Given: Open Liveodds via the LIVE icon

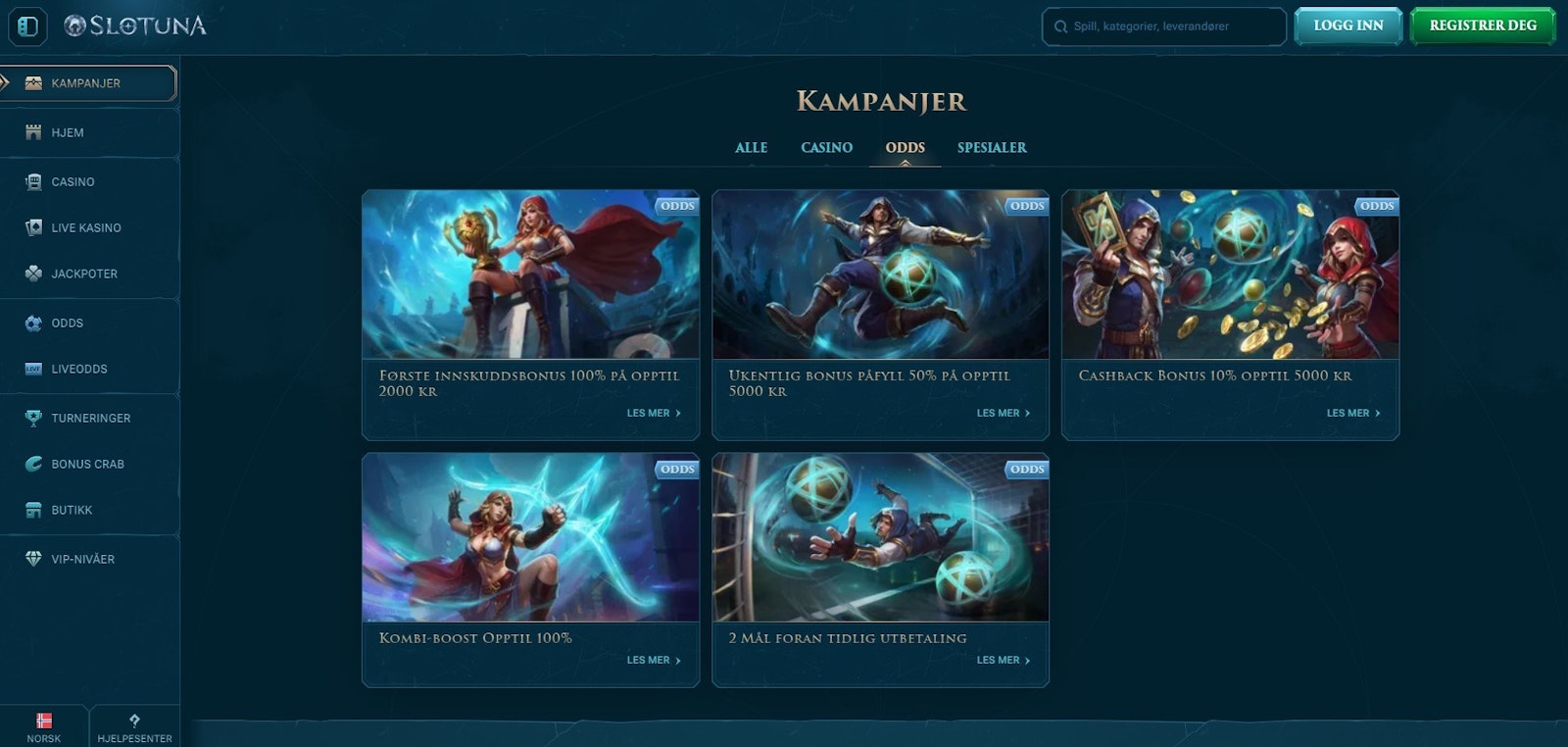Looking at the screenshot, I should pyautogui.click(x=32, y=369).
